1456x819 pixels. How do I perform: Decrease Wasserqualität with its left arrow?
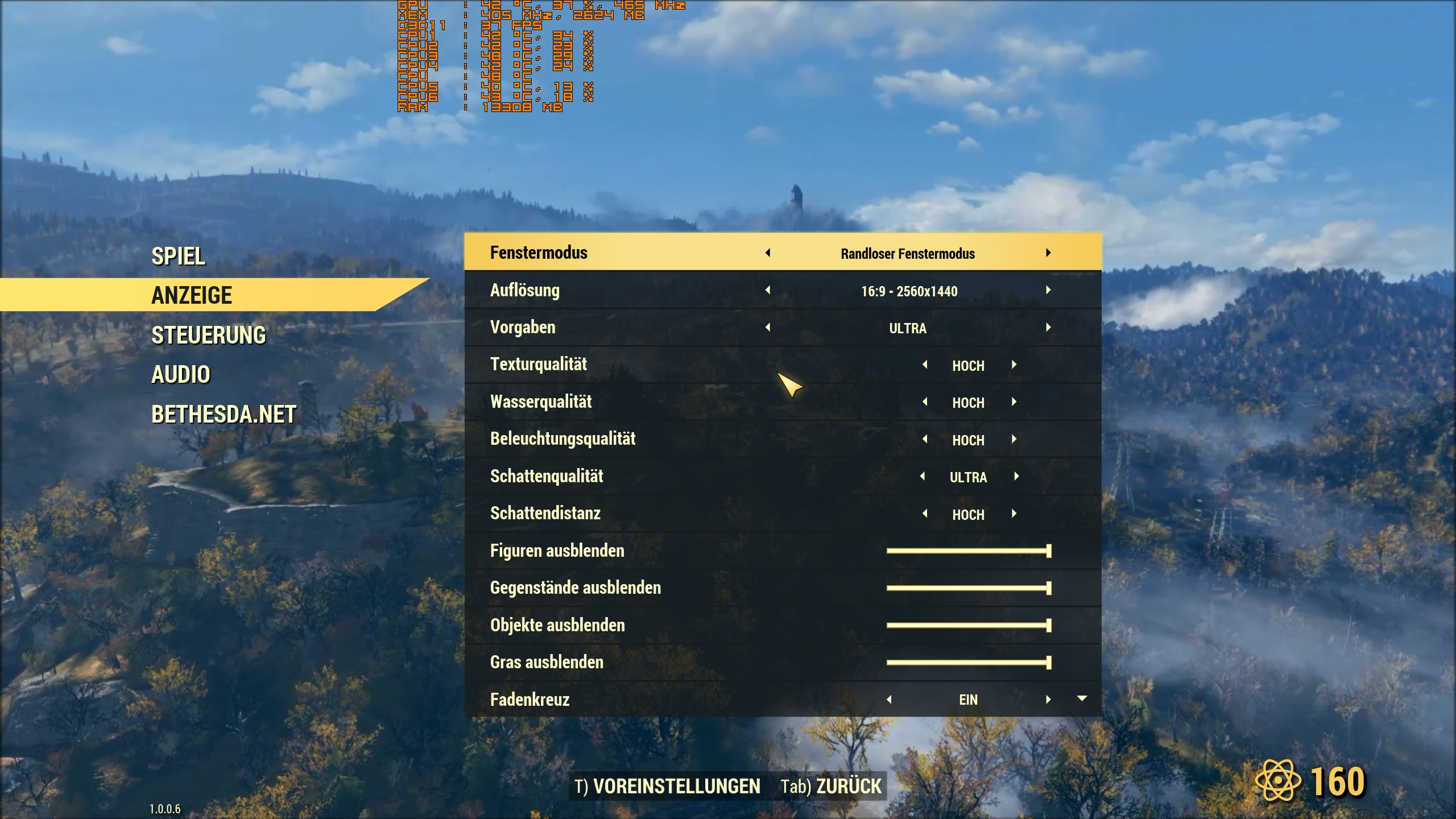(x=925, y=402)
